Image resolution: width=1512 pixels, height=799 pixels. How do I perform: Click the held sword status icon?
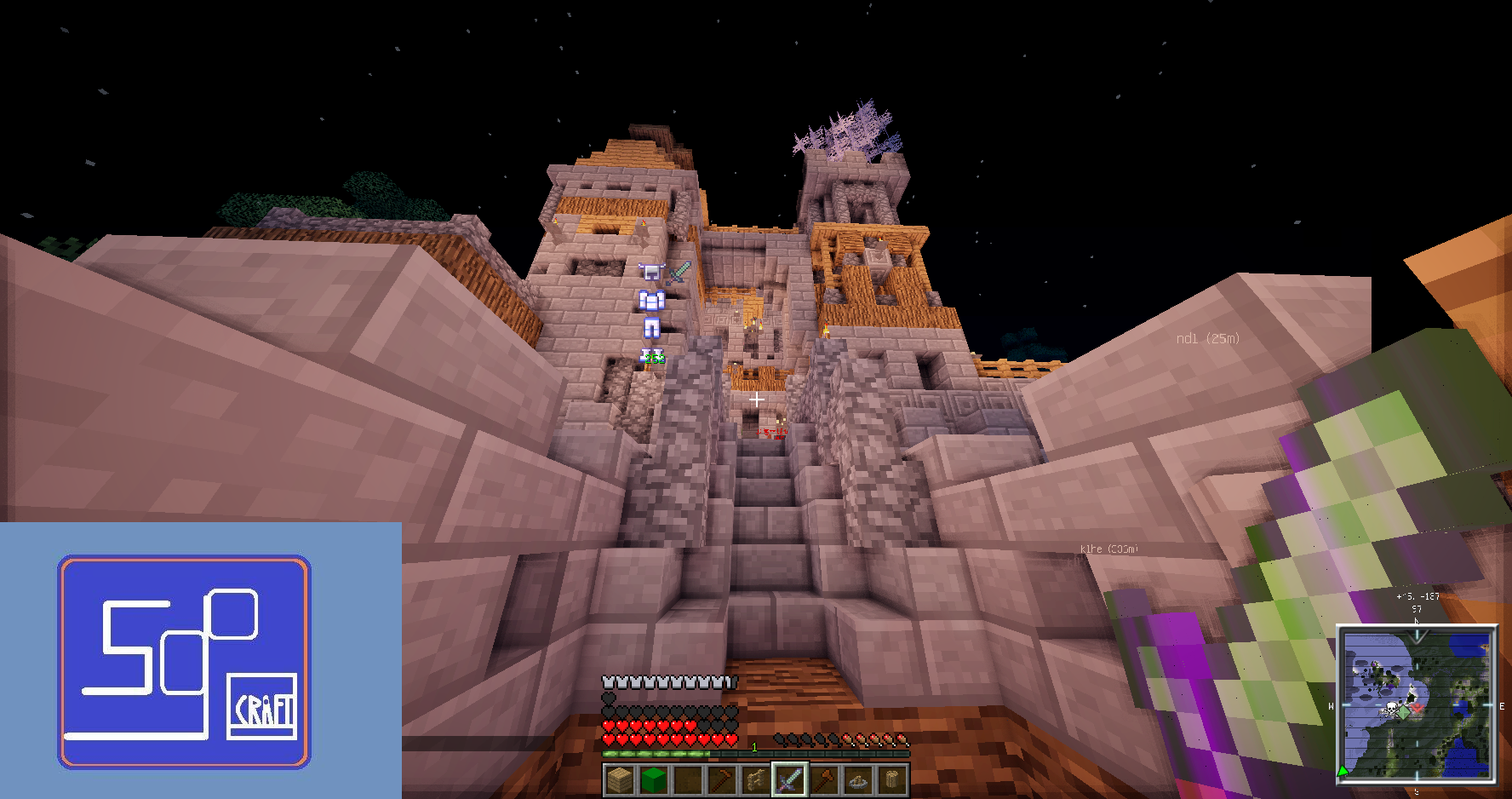coord(679,273)
